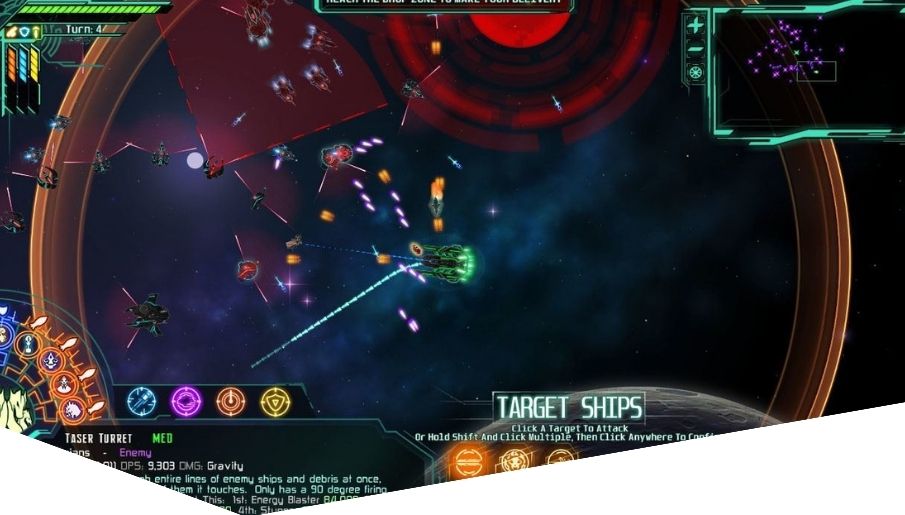Select the orange spiky beast weapon icon
The height and width of the screenshot is (515, 905).
tap(73, 410)
